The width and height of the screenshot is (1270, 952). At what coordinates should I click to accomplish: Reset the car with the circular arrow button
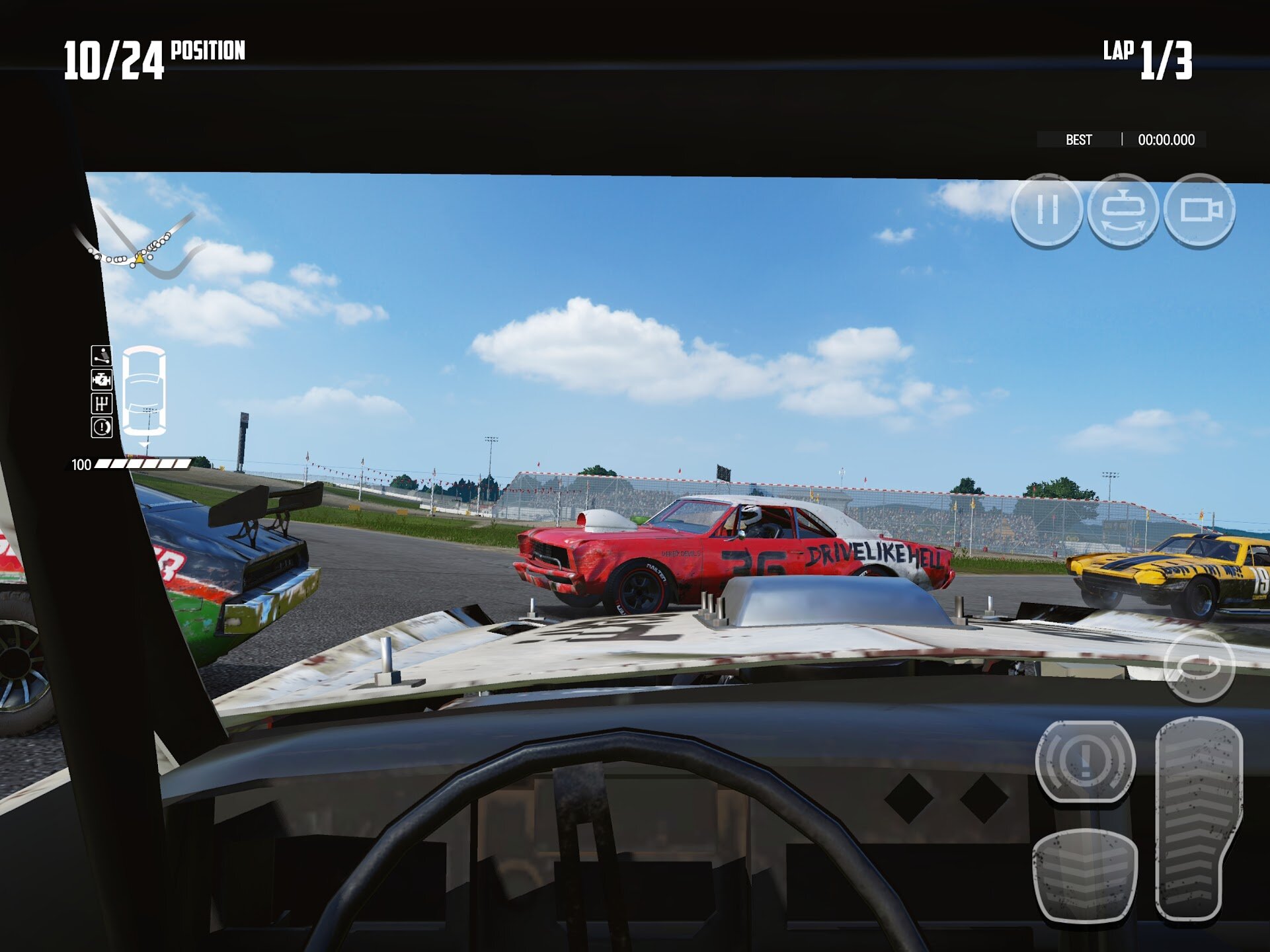click(1199, 666)
